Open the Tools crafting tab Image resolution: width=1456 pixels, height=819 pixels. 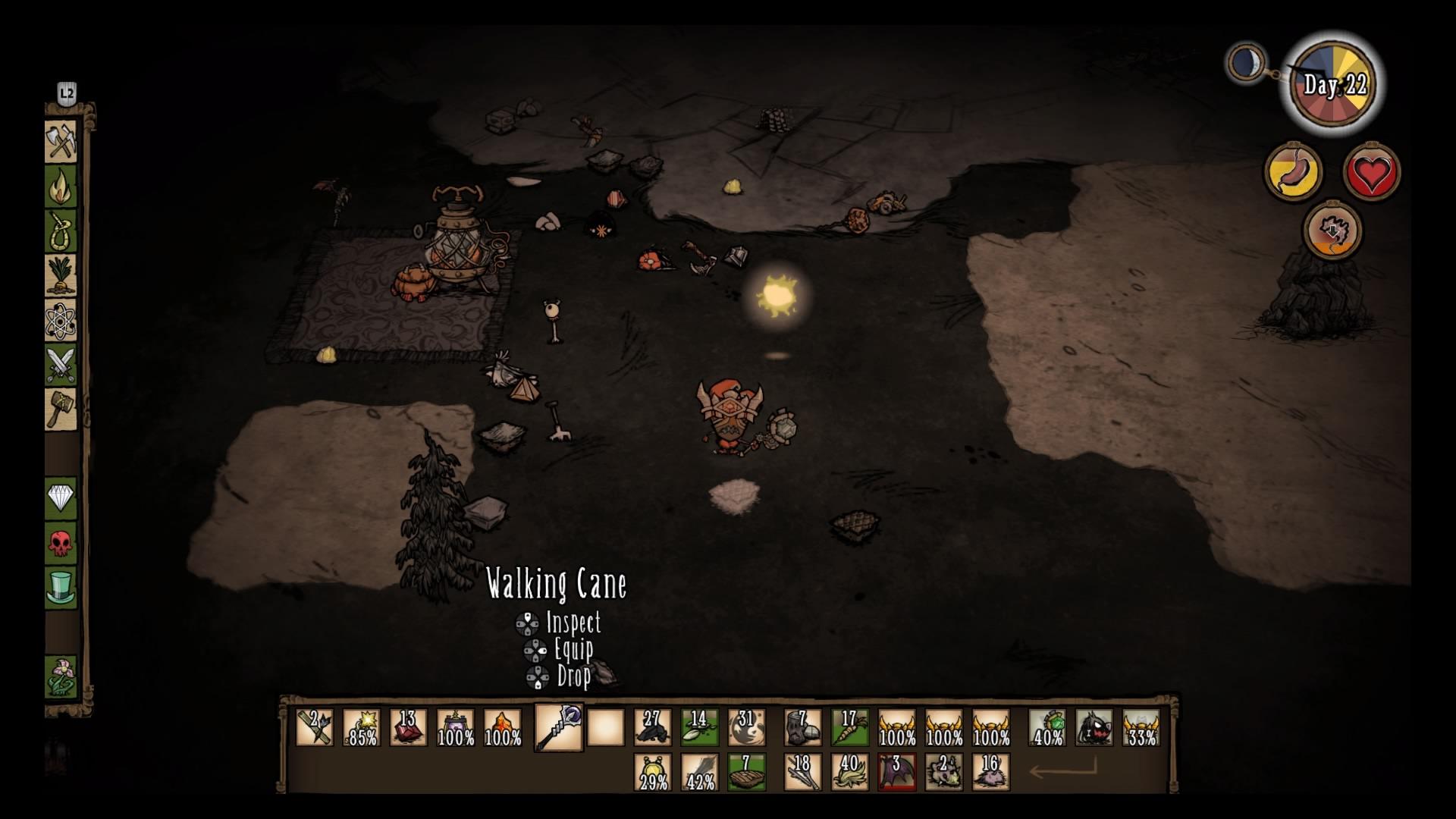[61, 142]
